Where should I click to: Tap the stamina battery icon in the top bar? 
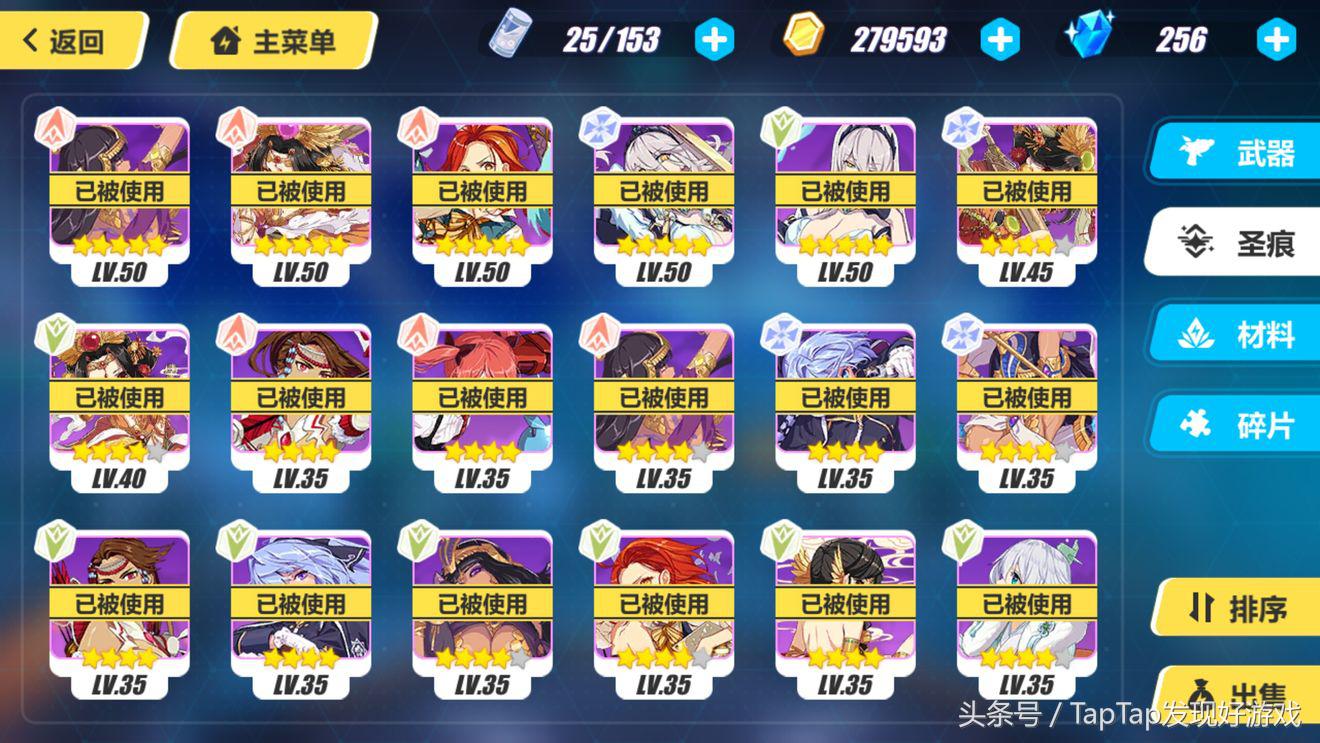pos(508,38)
